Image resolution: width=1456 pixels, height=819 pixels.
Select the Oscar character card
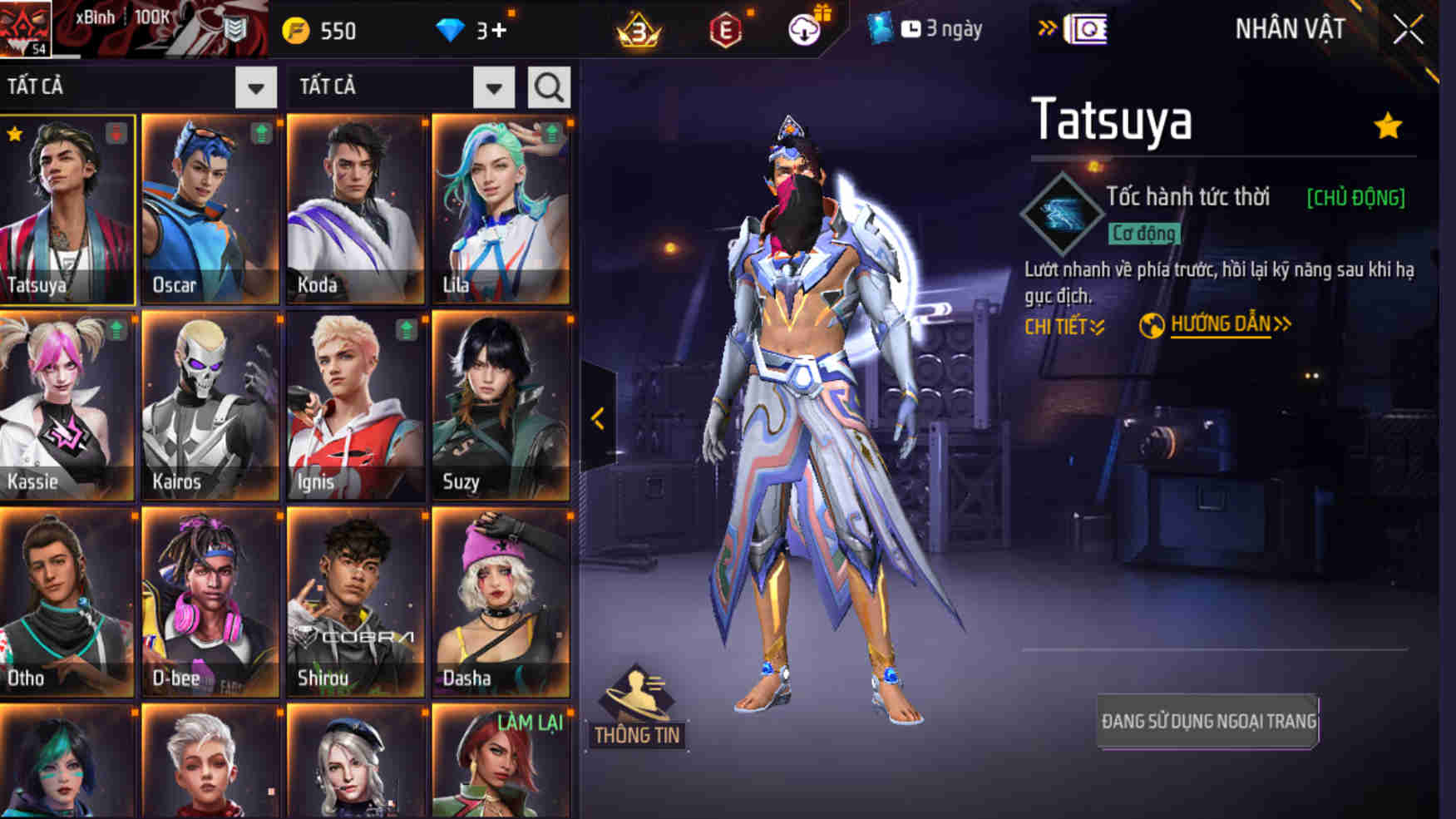click(x=210, y=210)
